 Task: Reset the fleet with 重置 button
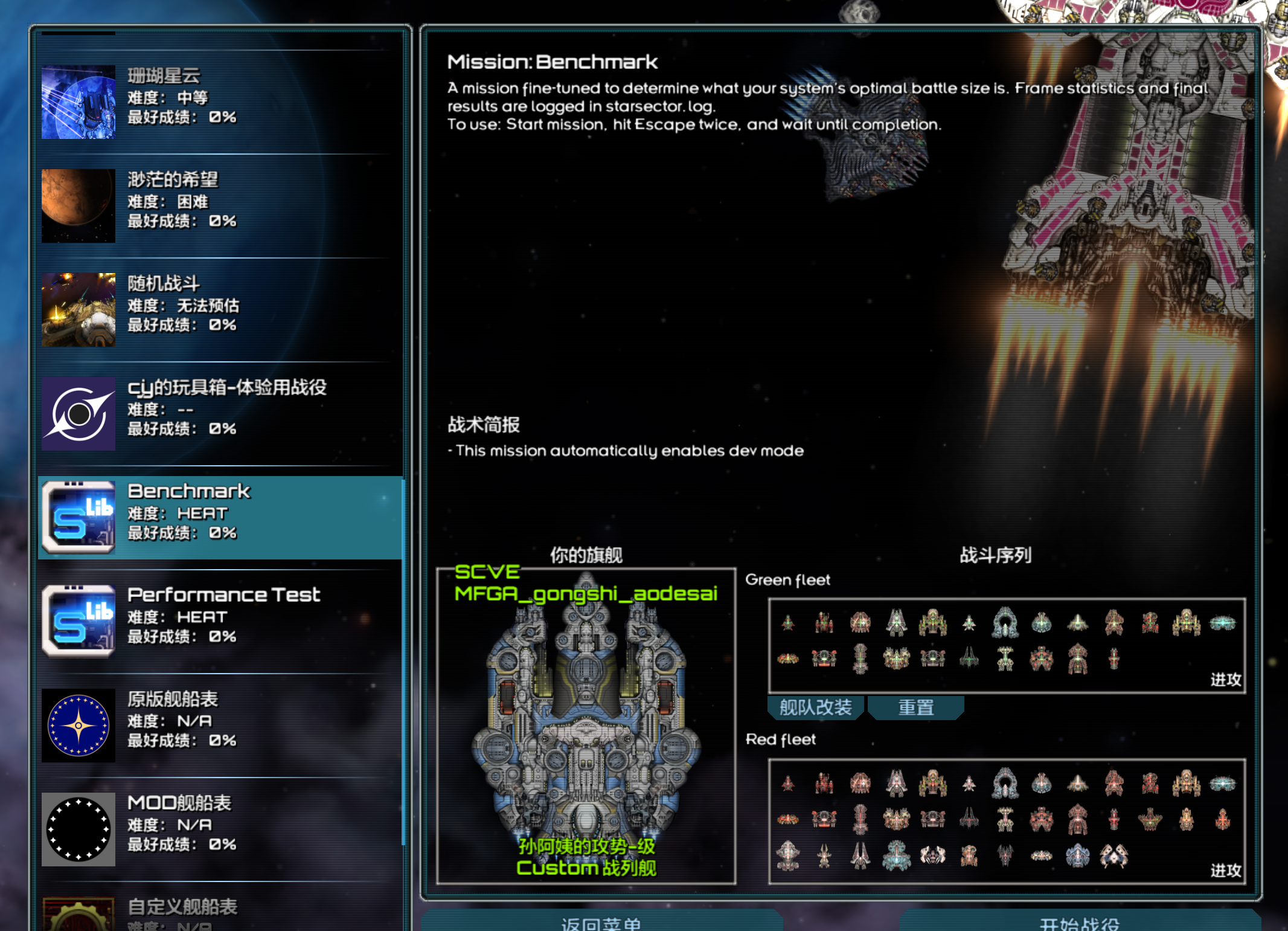915,707
